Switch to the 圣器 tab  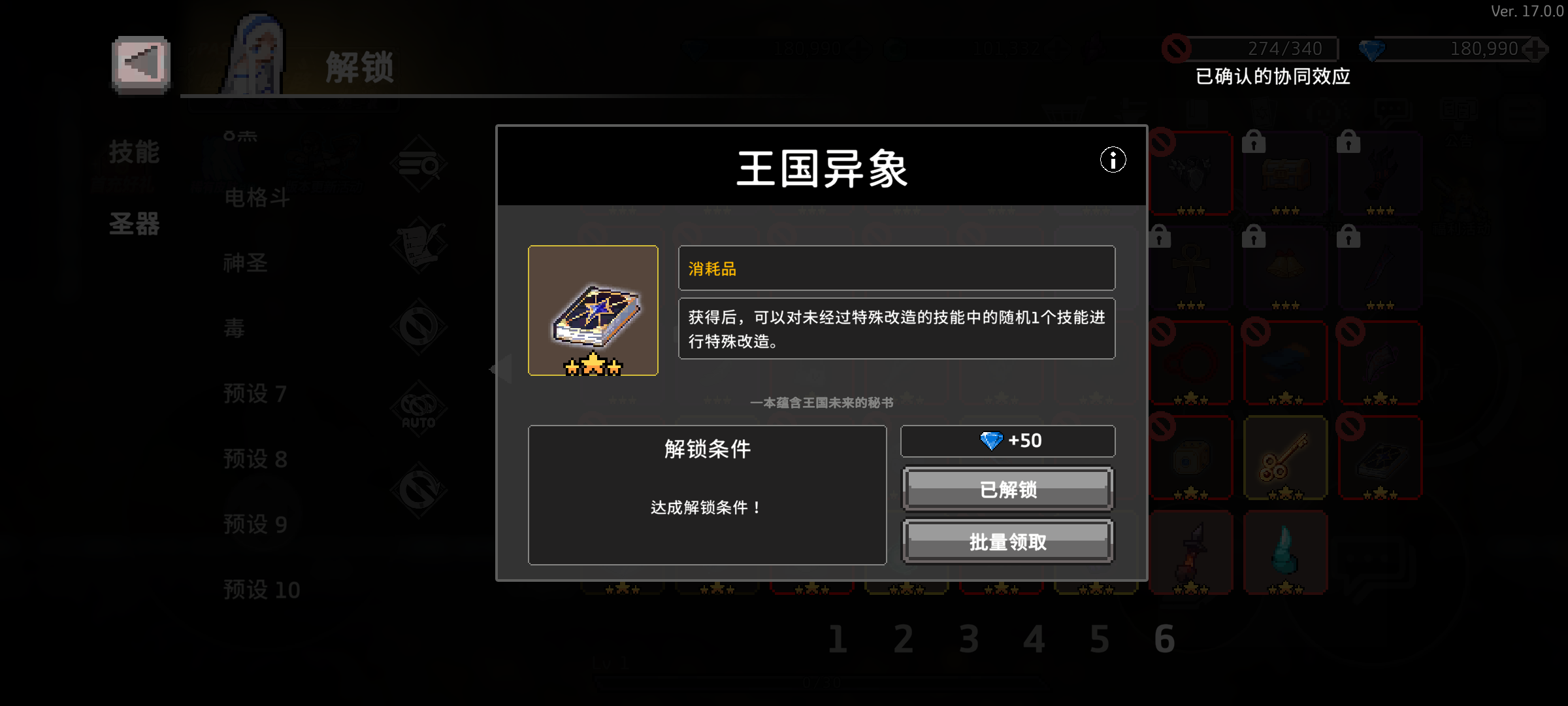133,224
